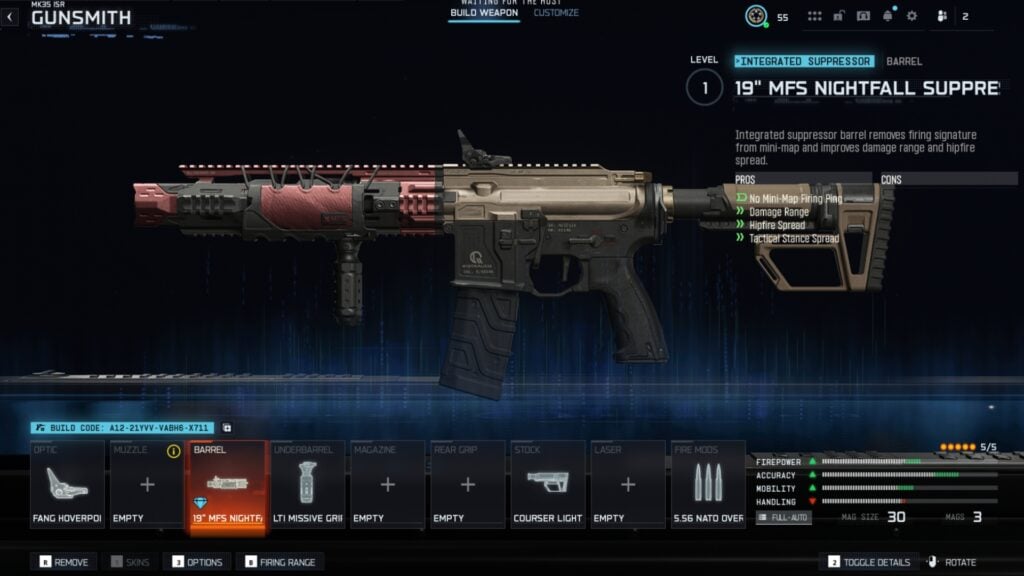
Task: Open the grid menu icon in the top bar
Action: point(815,16)
